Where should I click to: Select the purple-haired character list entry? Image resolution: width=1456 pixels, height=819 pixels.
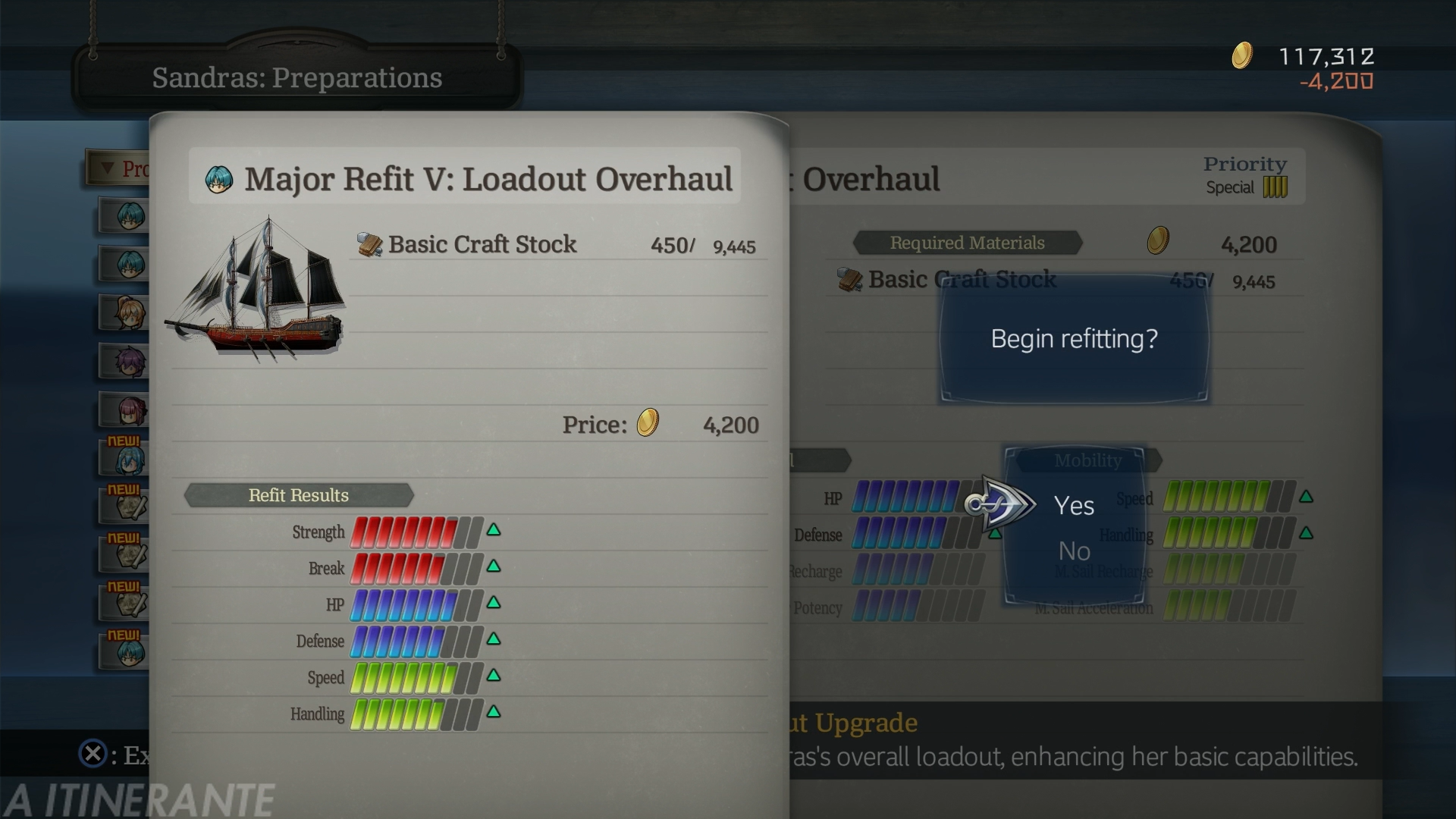click(x=126, y=362)
